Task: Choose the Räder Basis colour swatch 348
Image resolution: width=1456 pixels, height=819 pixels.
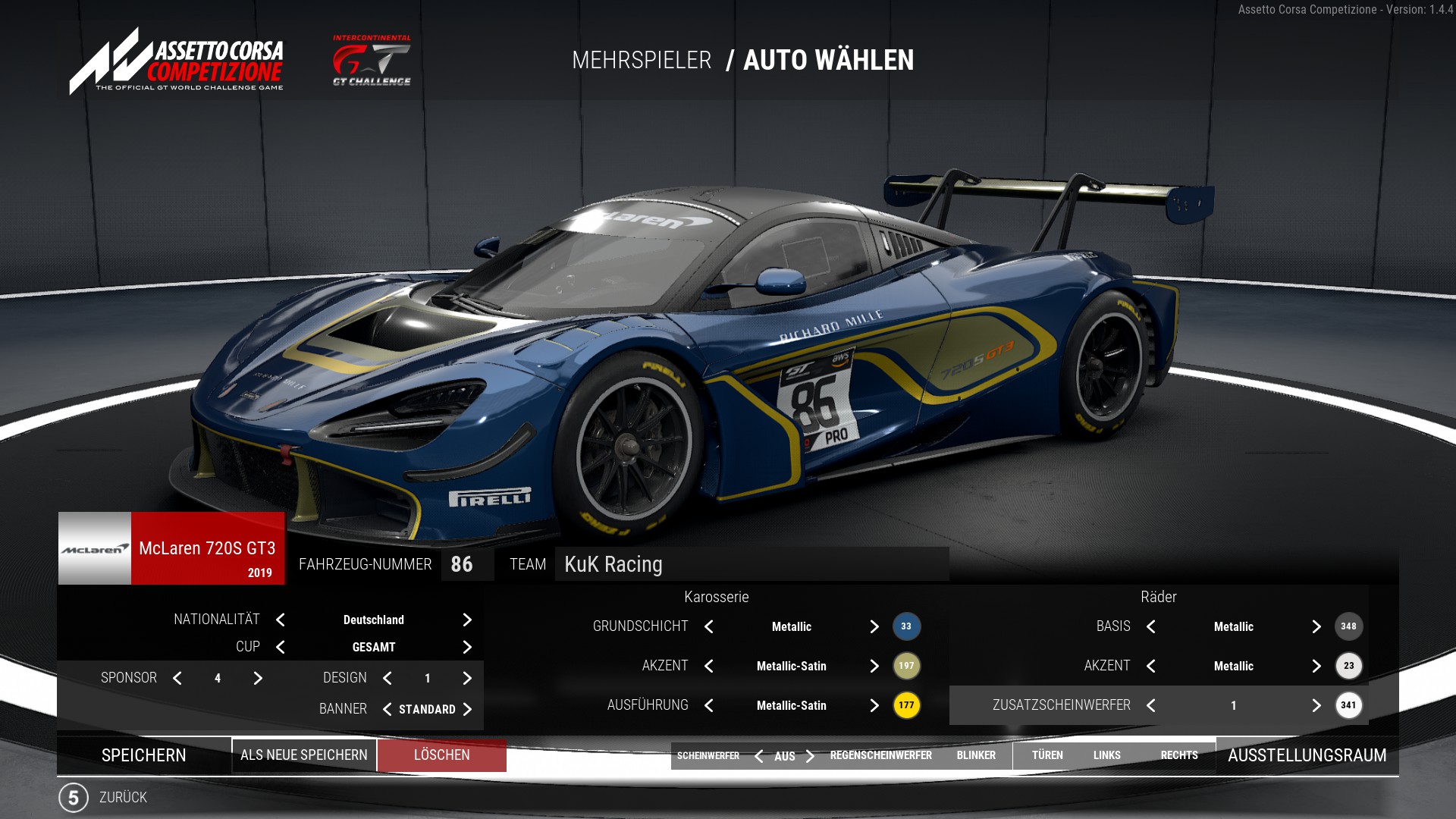Action: click(x=1348, y=626)
